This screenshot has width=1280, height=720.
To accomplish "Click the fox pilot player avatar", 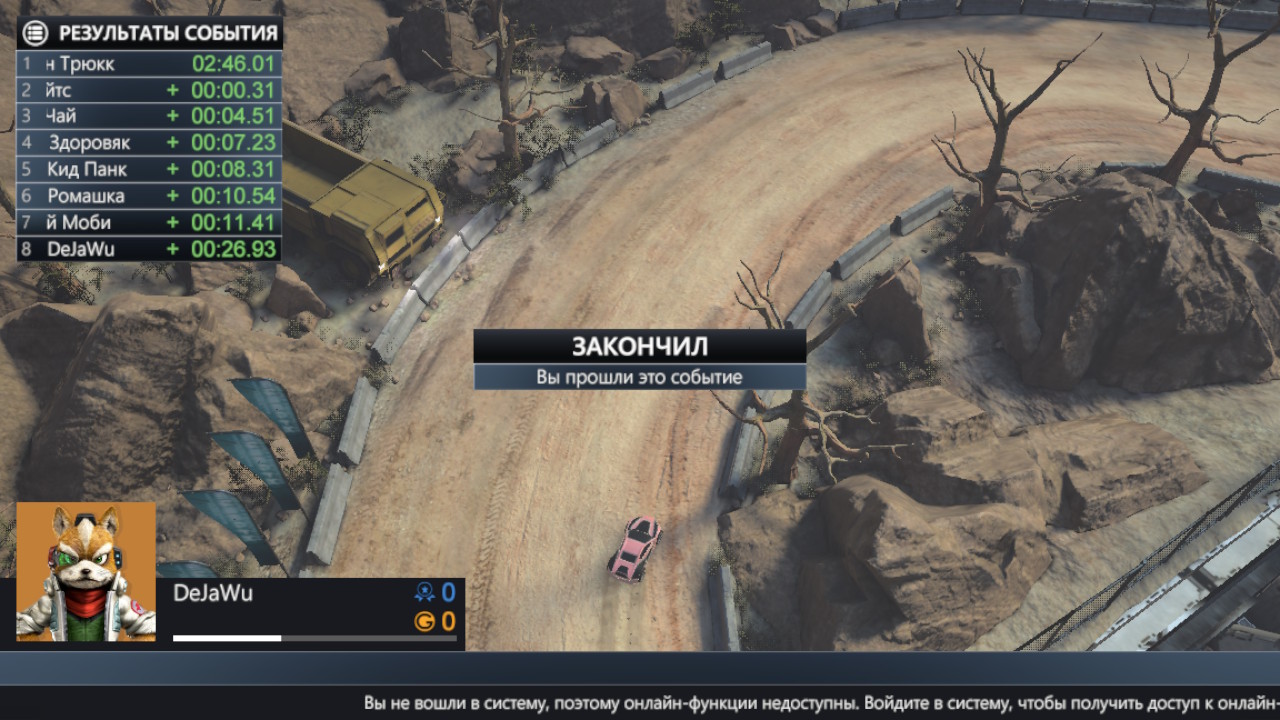I will (86, 571).
